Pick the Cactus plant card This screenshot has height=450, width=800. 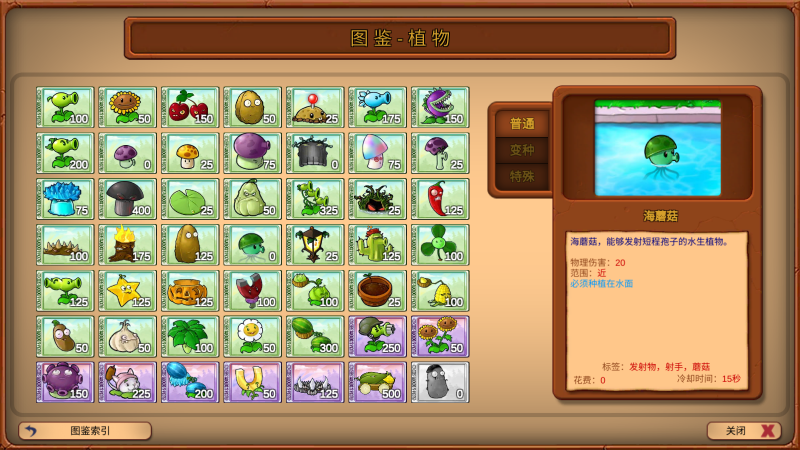click(377, 244)
